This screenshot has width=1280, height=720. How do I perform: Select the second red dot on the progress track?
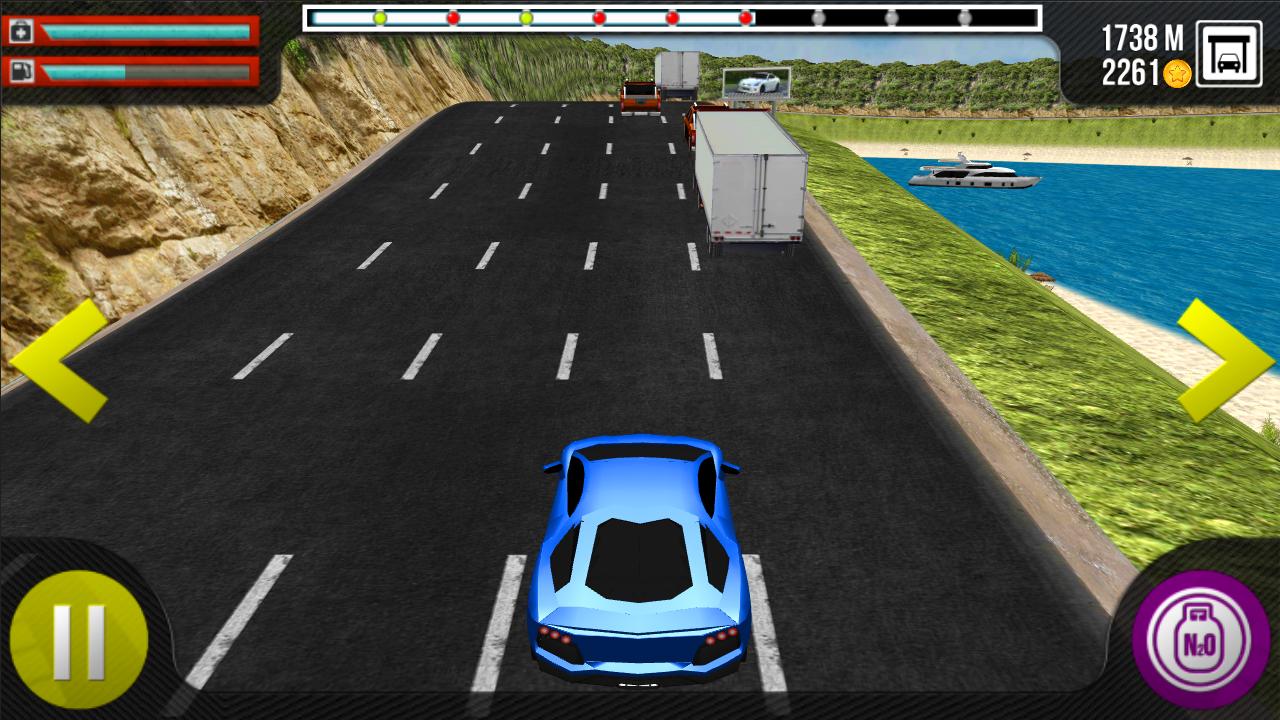click(x=600, y=16)
